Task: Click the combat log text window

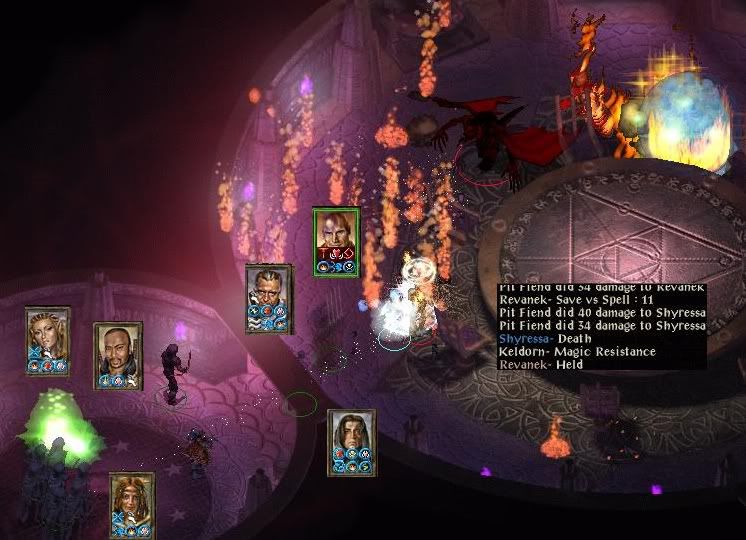Action: 601,328
